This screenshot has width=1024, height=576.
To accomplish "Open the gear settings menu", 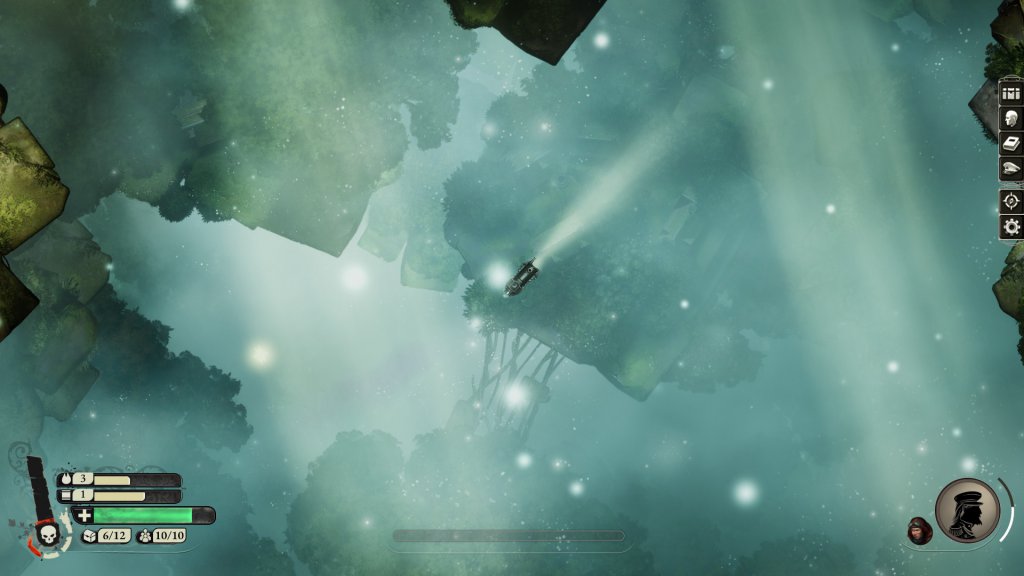I will 1011,227.
